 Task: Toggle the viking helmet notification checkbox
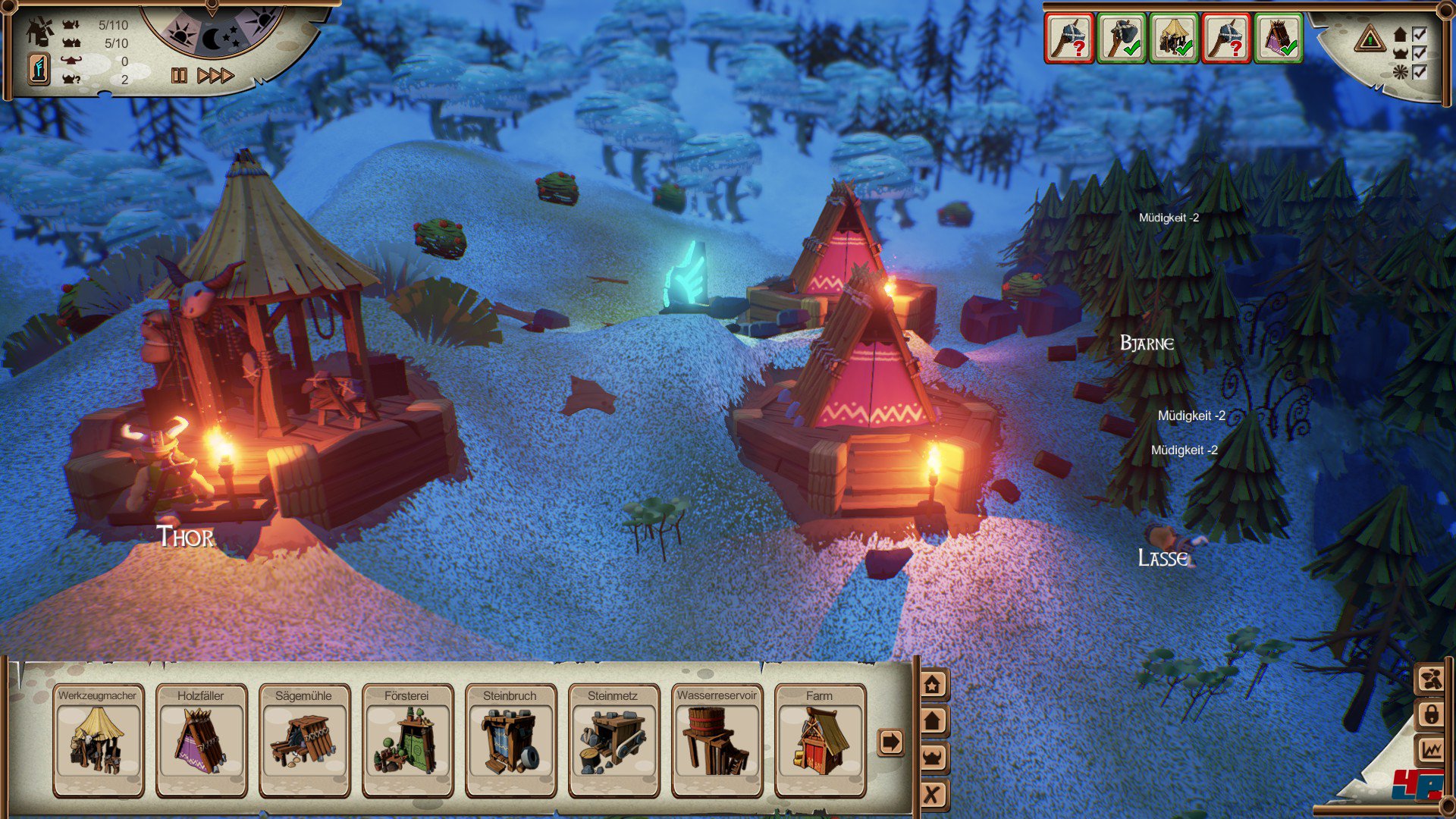(x=1419, y=53)
